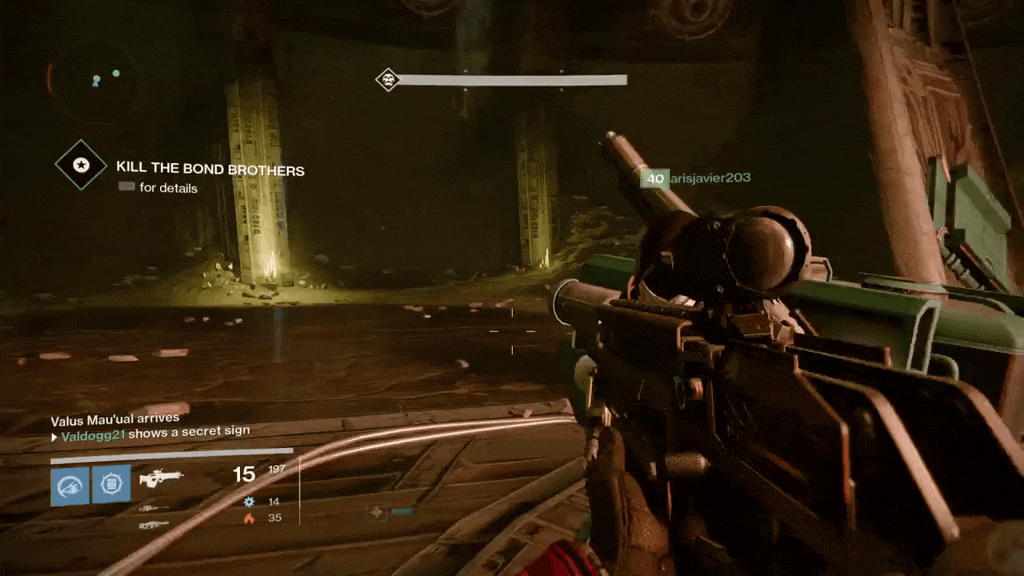
Task: Activate the grenade ability icon
Action: [70, 485]
